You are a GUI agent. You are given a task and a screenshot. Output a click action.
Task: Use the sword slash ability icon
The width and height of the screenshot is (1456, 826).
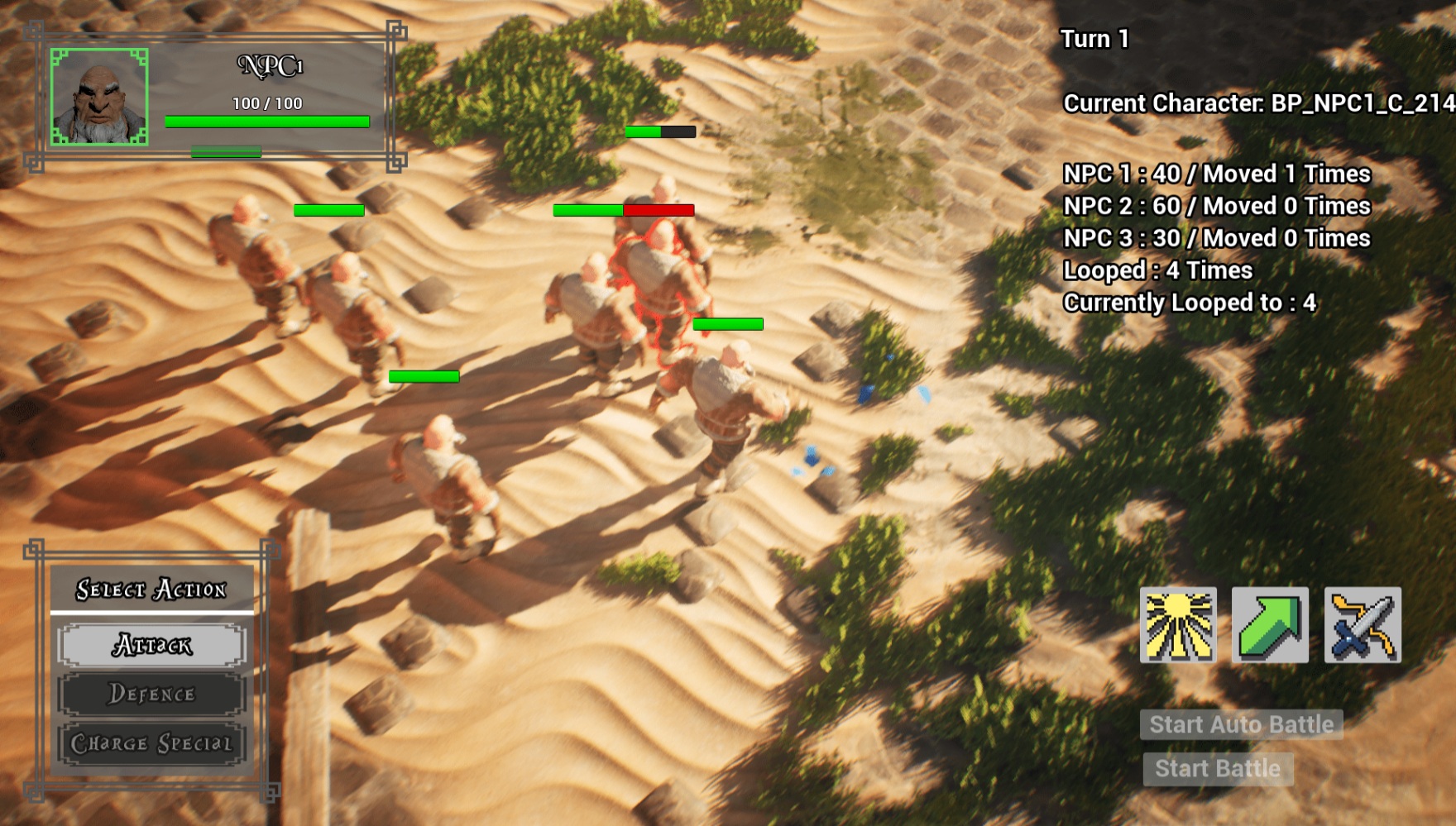coord(1363,625)
